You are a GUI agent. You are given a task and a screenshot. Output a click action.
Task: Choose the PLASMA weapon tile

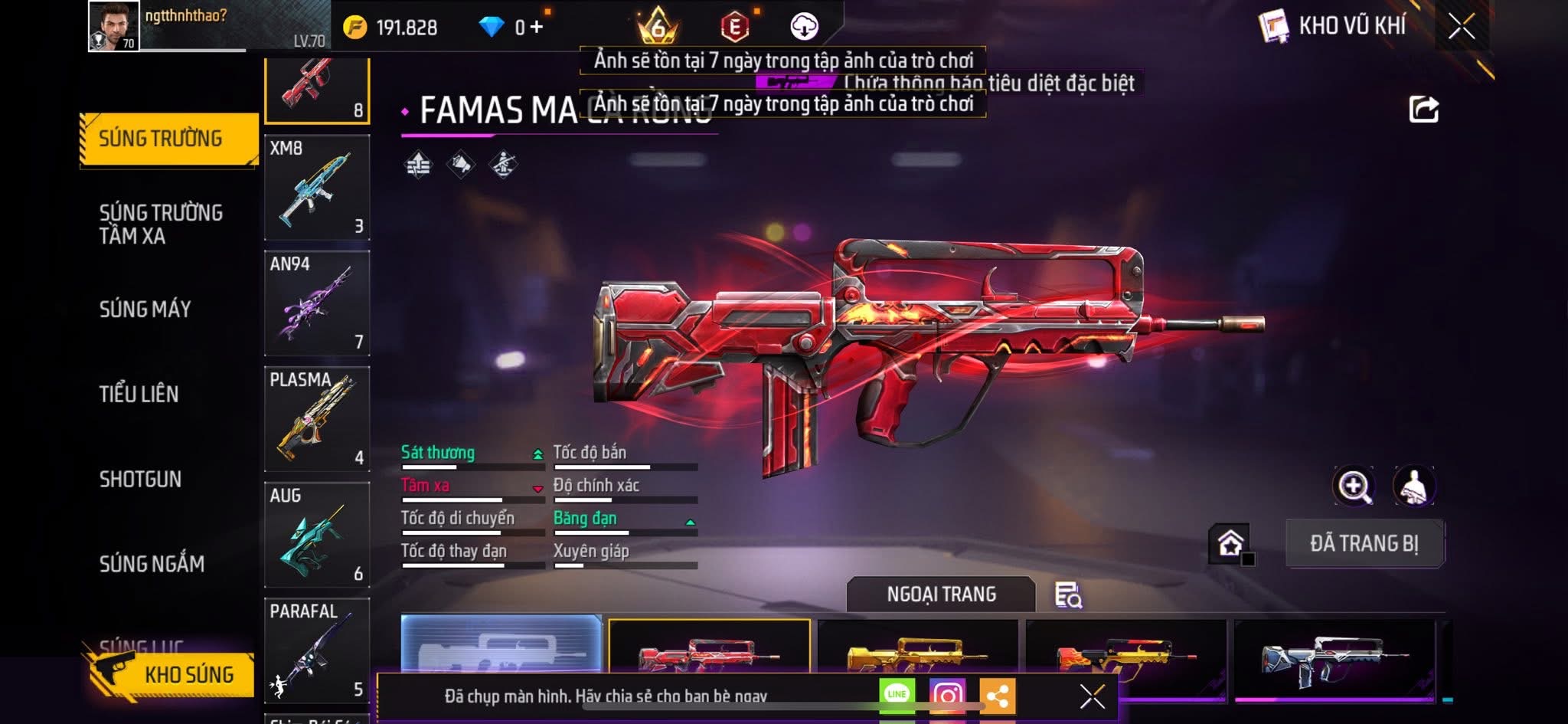pyautogui.click(x=317, y=419)
